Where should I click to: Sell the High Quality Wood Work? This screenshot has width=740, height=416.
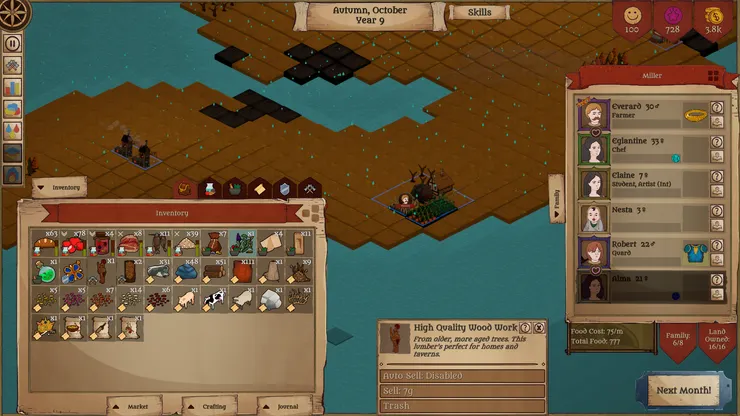(x=462, y=391)
